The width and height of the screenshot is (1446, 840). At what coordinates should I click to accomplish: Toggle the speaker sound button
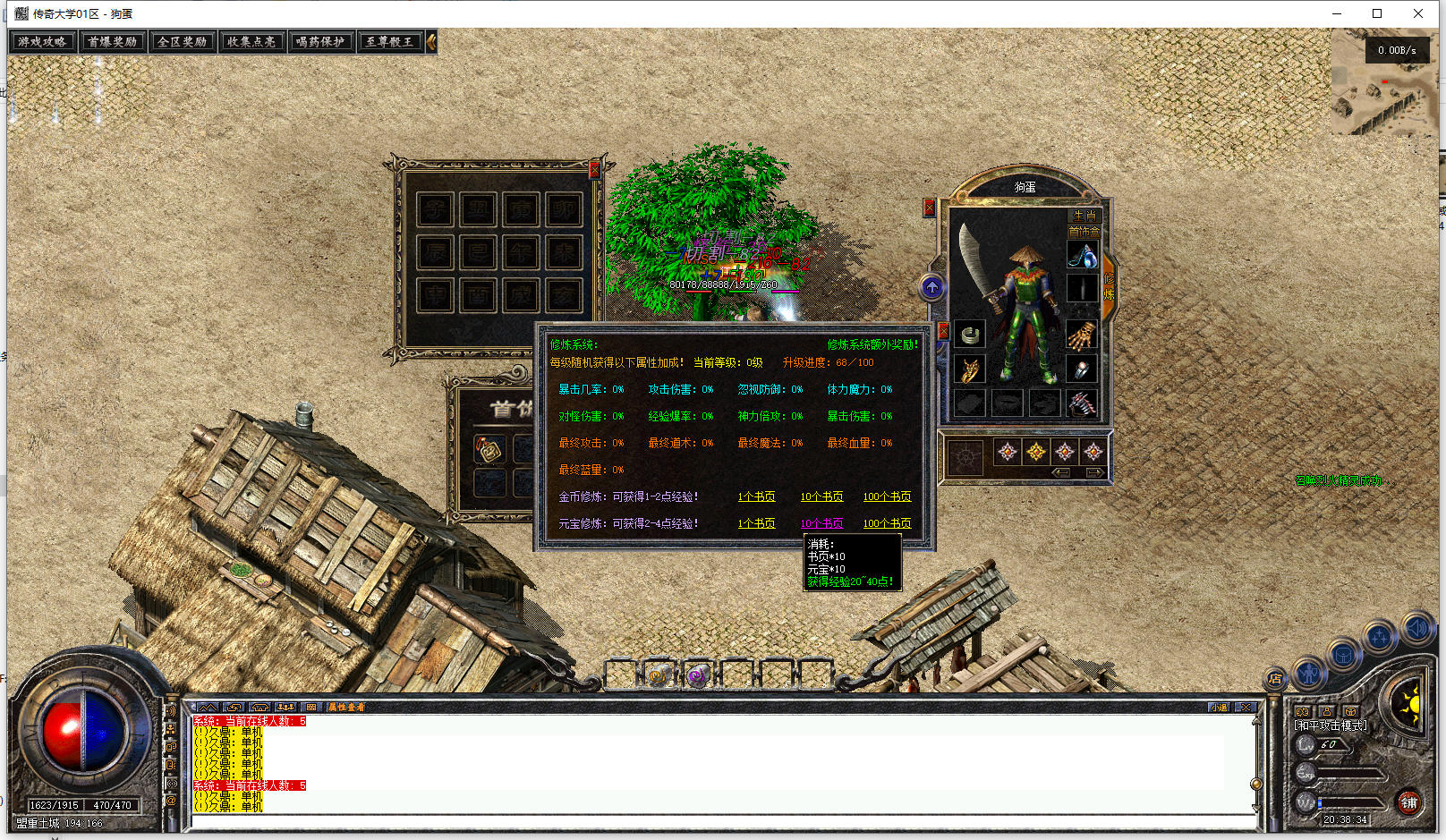pos(1416,629)
